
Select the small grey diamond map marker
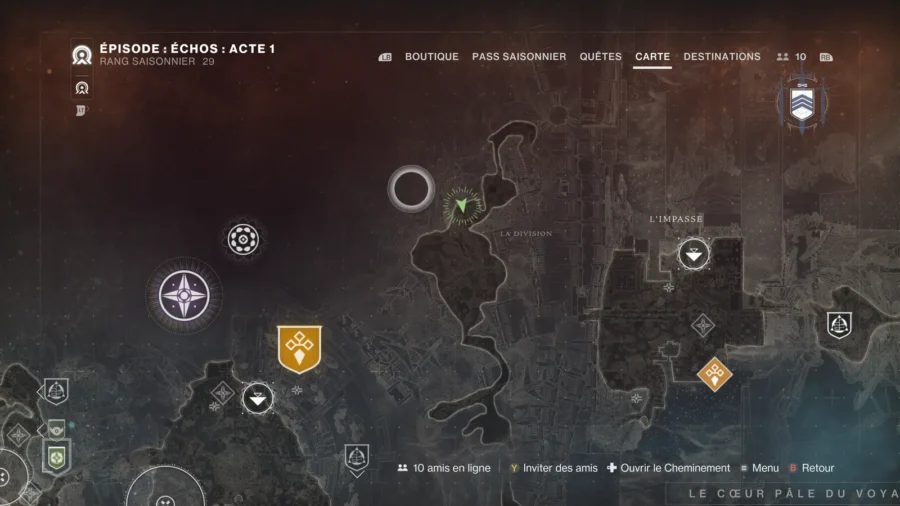pyautogui.click(x=703, y=325)
